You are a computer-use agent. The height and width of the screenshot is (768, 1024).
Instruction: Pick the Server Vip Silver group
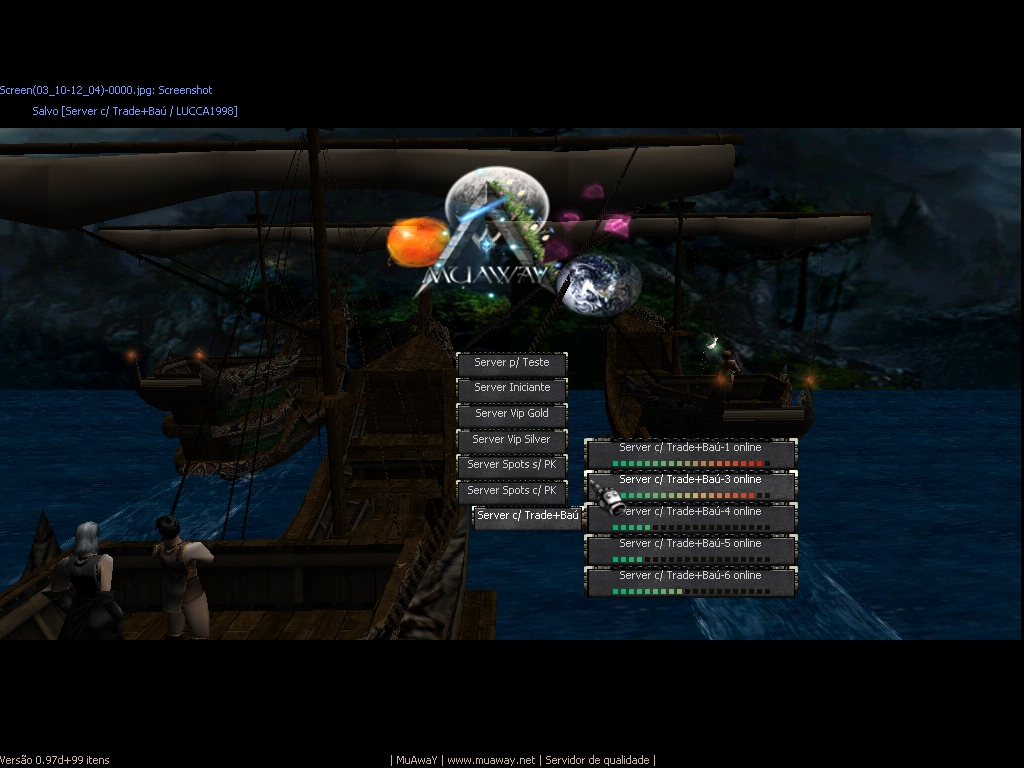(512, 440)
